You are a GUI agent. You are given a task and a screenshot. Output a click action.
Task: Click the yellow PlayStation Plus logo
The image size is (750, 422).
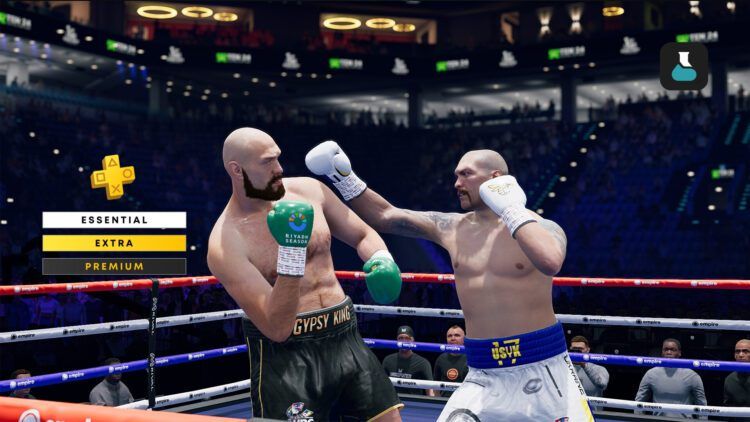pyautogui.click(x=113, y=176)
